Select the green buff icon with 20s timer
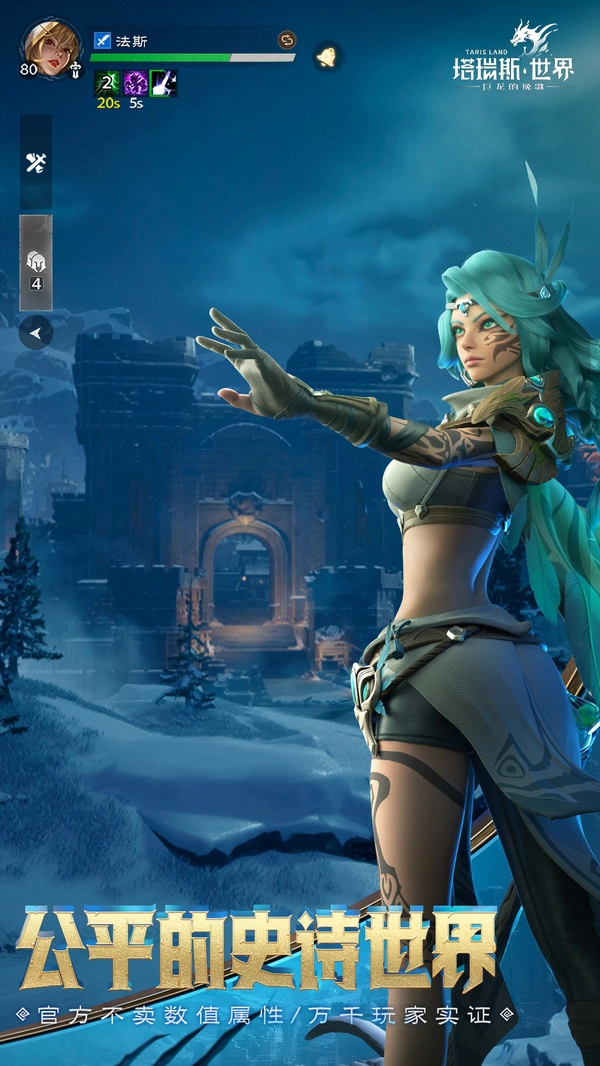 click(107, 83)
